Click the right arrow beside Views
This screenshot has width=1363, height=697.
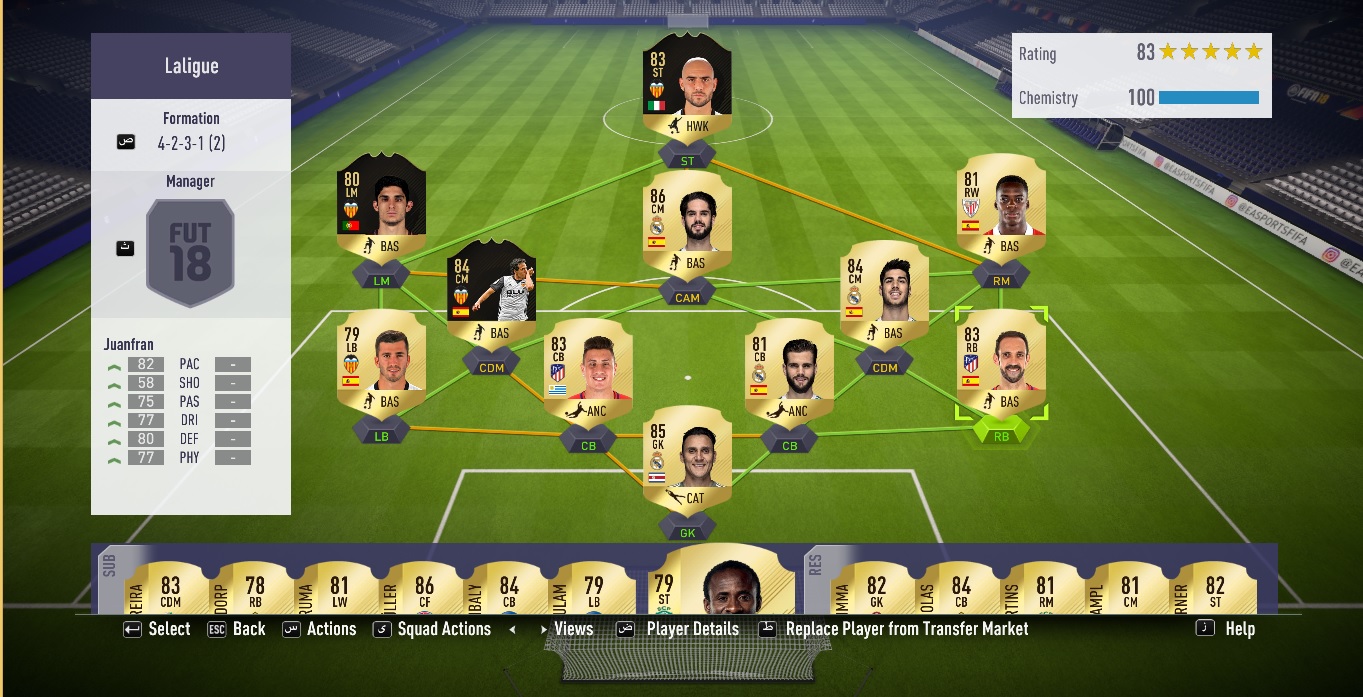tap(545, 630)
